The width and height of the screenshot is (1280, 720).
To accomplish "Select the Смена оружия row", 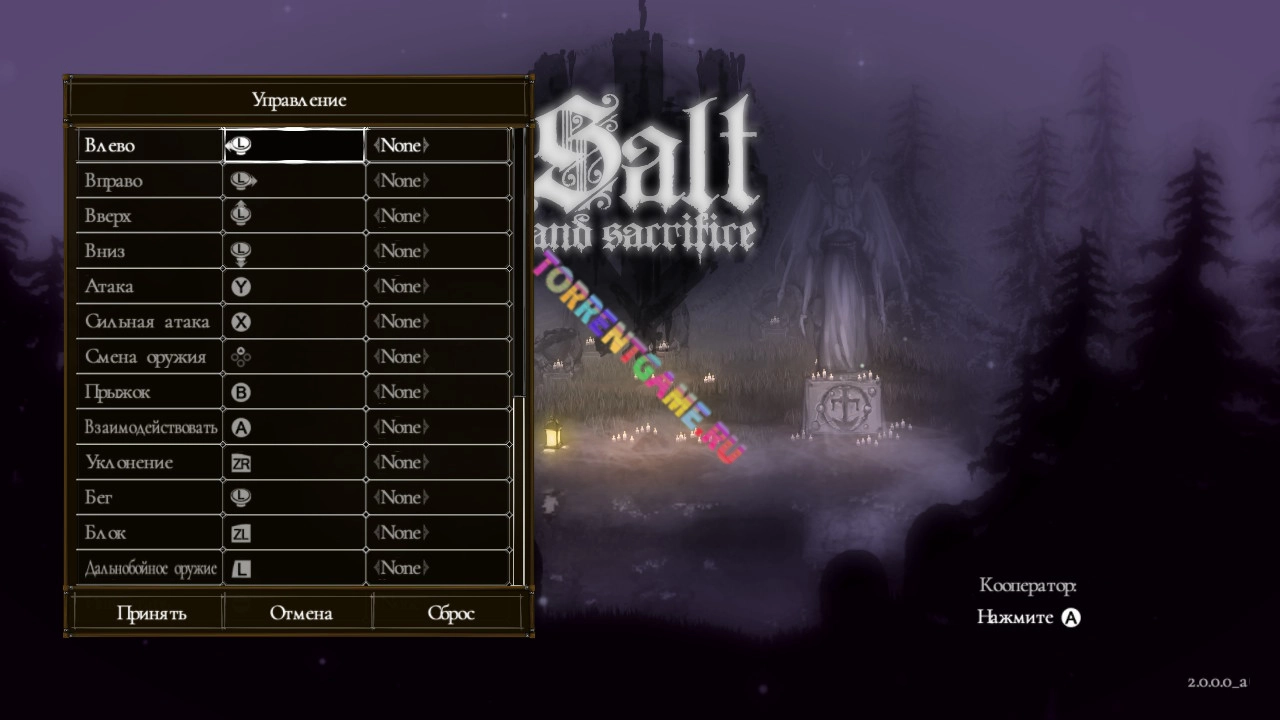I will (x=150, y=357).
